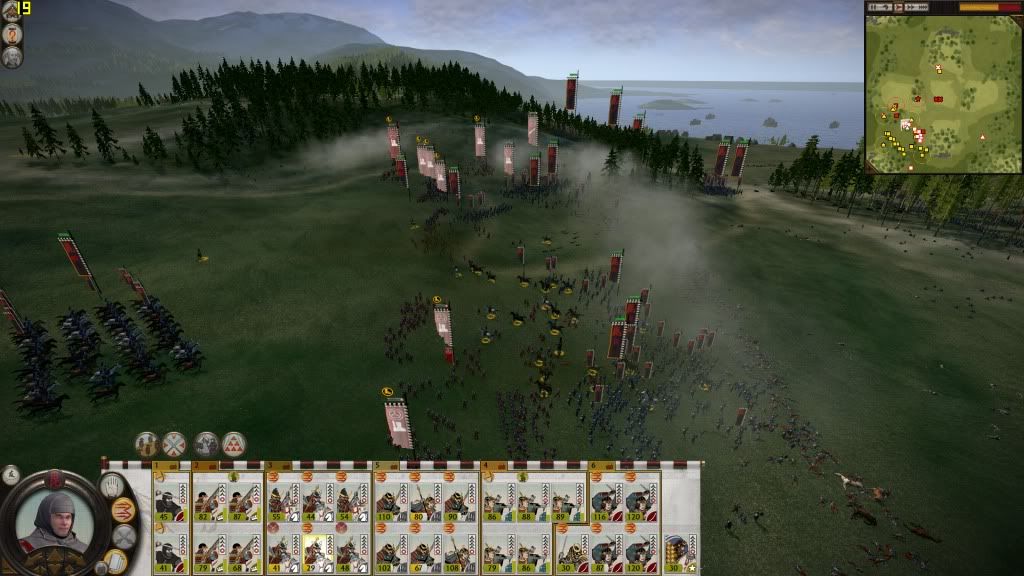Image resolution: width=1024 pixels, height=576 pixels.
Task: Select the general's portrait
Action: [55, 521]
